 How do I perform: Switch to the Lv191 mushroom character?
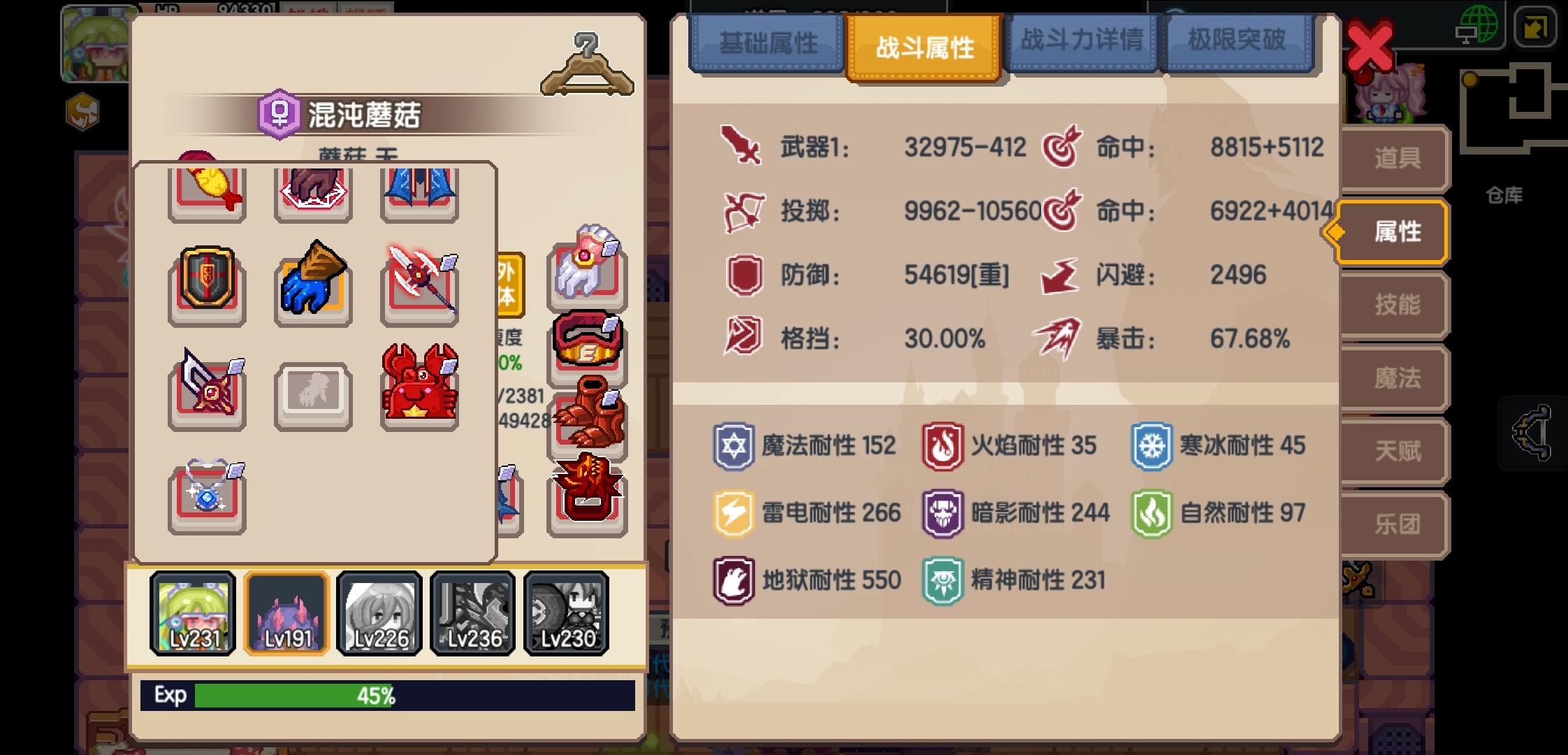(286, 614)
